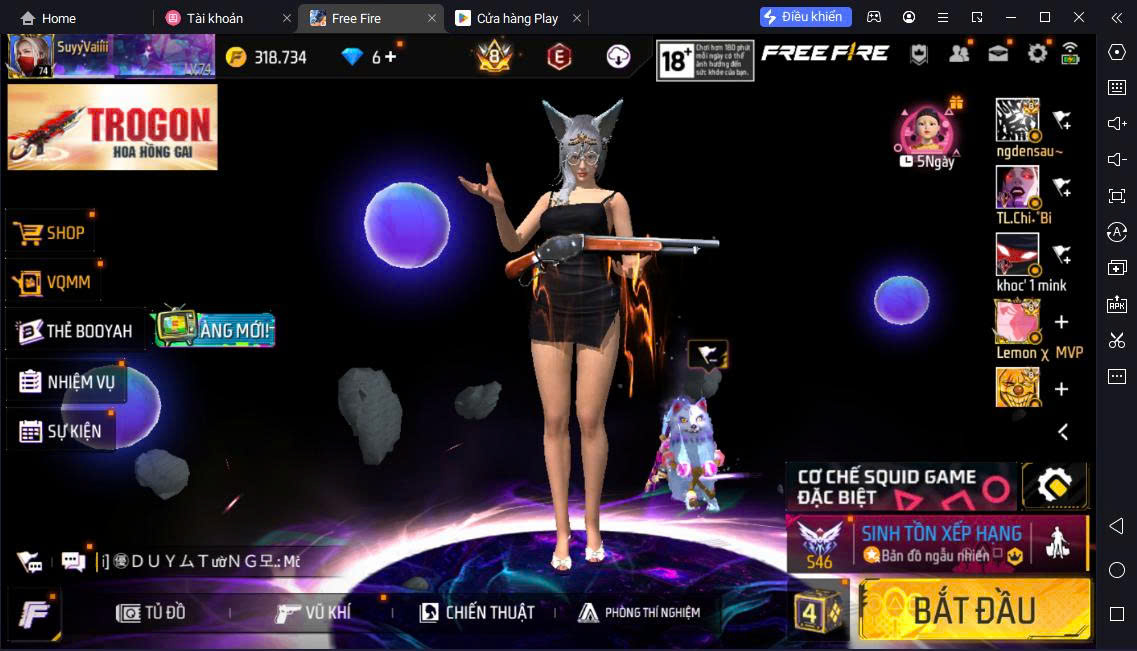Start the match with BẮT ĐẦU

point(974,608)
